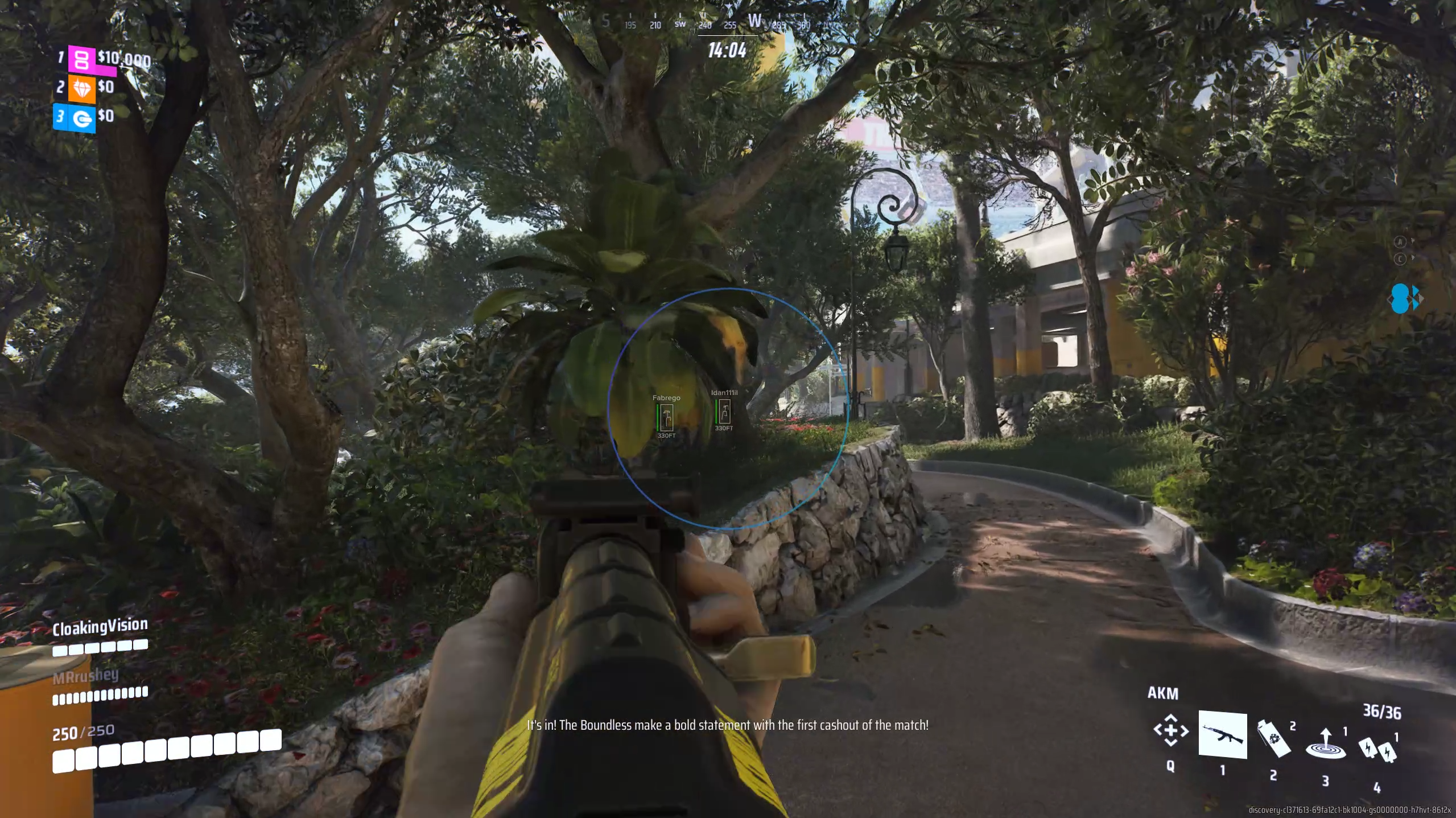
Task: Click the pink first-place team logo
Action: click(x=82, y=59)
